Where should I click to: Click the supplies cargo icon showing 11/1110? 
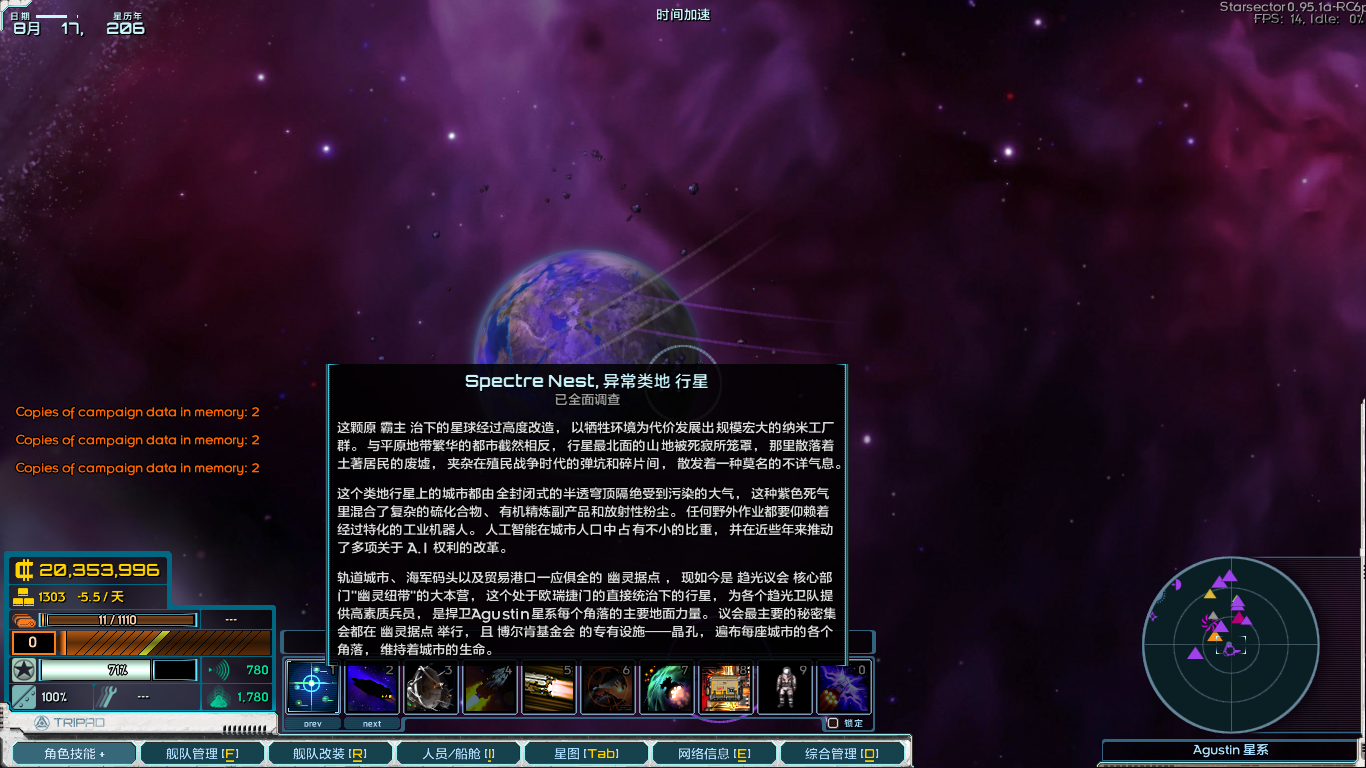22,620
